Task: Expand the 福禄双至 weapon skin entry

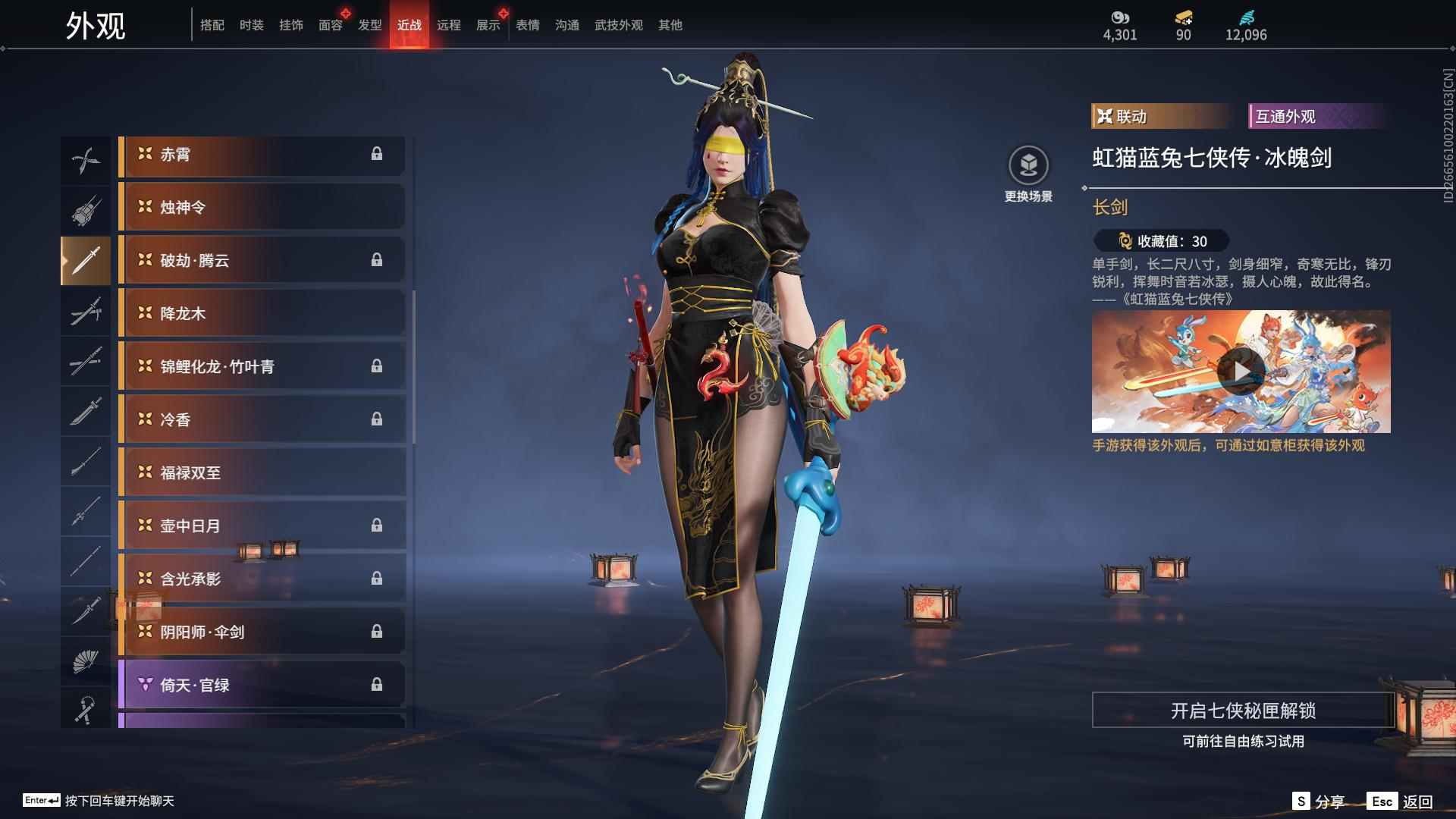Action: tap(262, 472)
